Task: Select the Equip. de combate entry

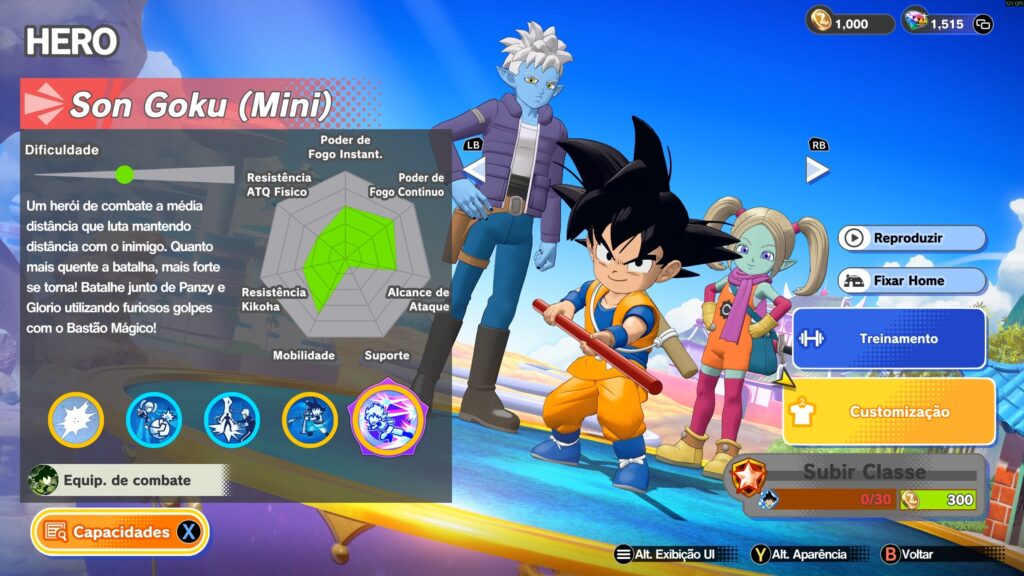Action: (x=127, y=480)
